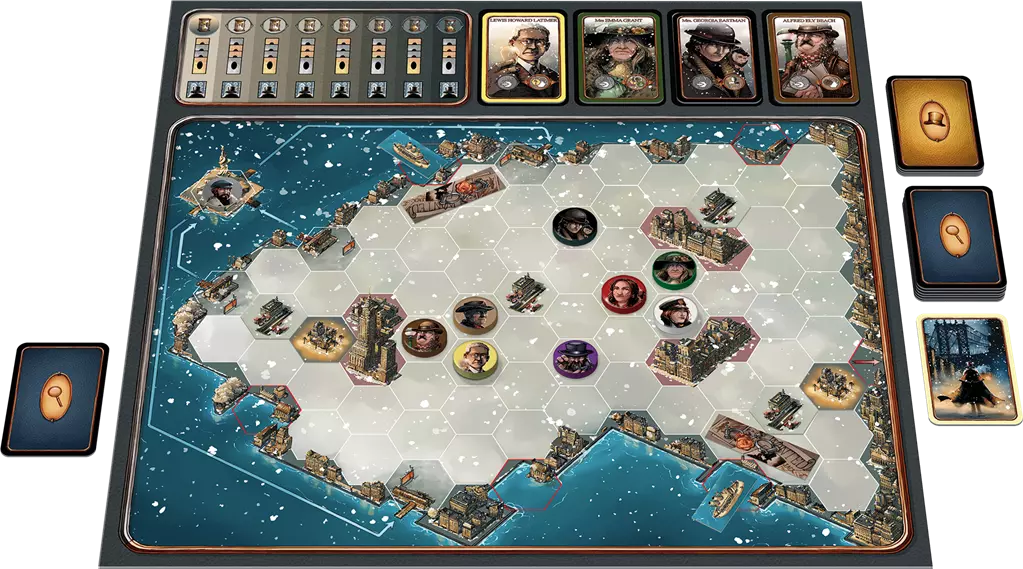This screenshot has height=569, width=1023.
Task: Pick the Mrs. Georgia Eastman character card
Action: click(712, 57)
